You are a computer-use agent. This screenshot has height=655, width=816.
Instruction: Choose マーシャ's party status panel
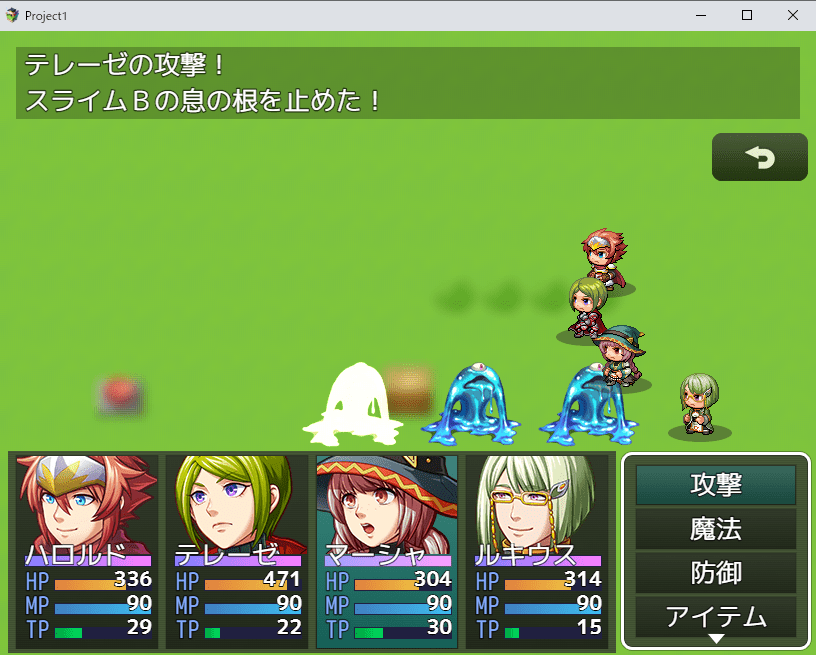point(387,552)
